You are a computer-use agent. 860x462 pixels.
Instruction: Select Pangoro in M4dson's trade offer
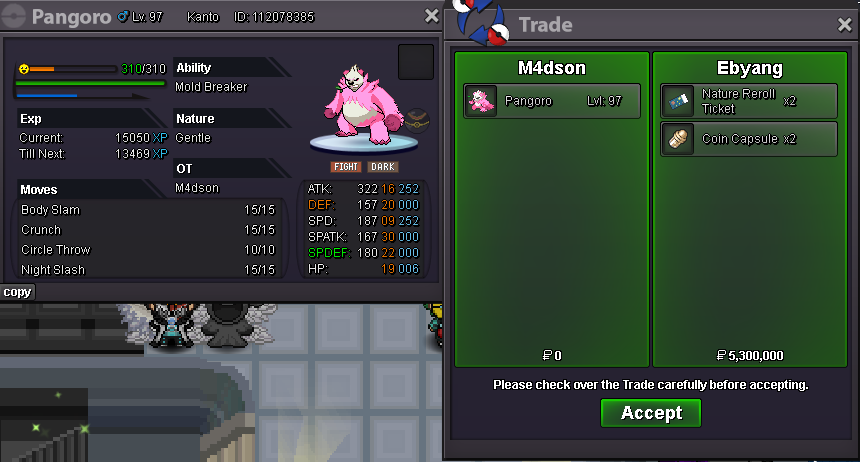[552, 101]
